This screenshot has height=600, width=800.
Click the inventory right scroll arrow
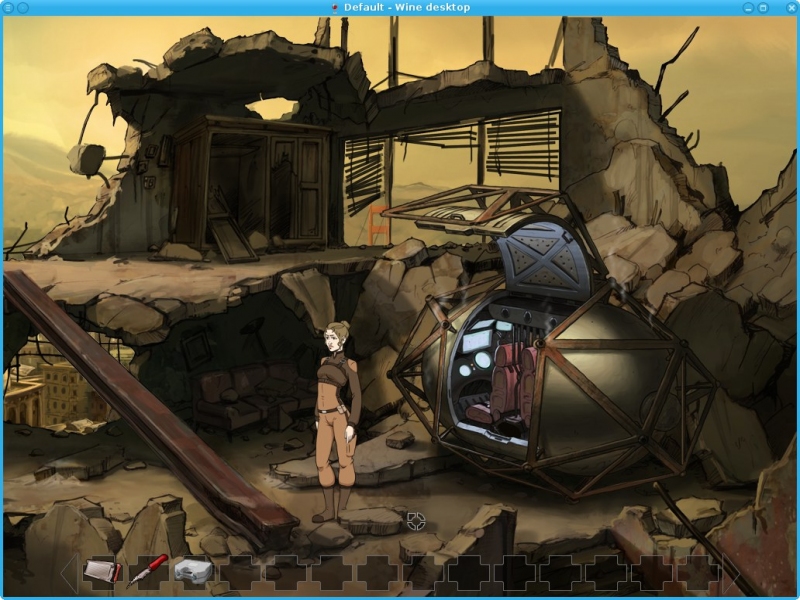731,573
